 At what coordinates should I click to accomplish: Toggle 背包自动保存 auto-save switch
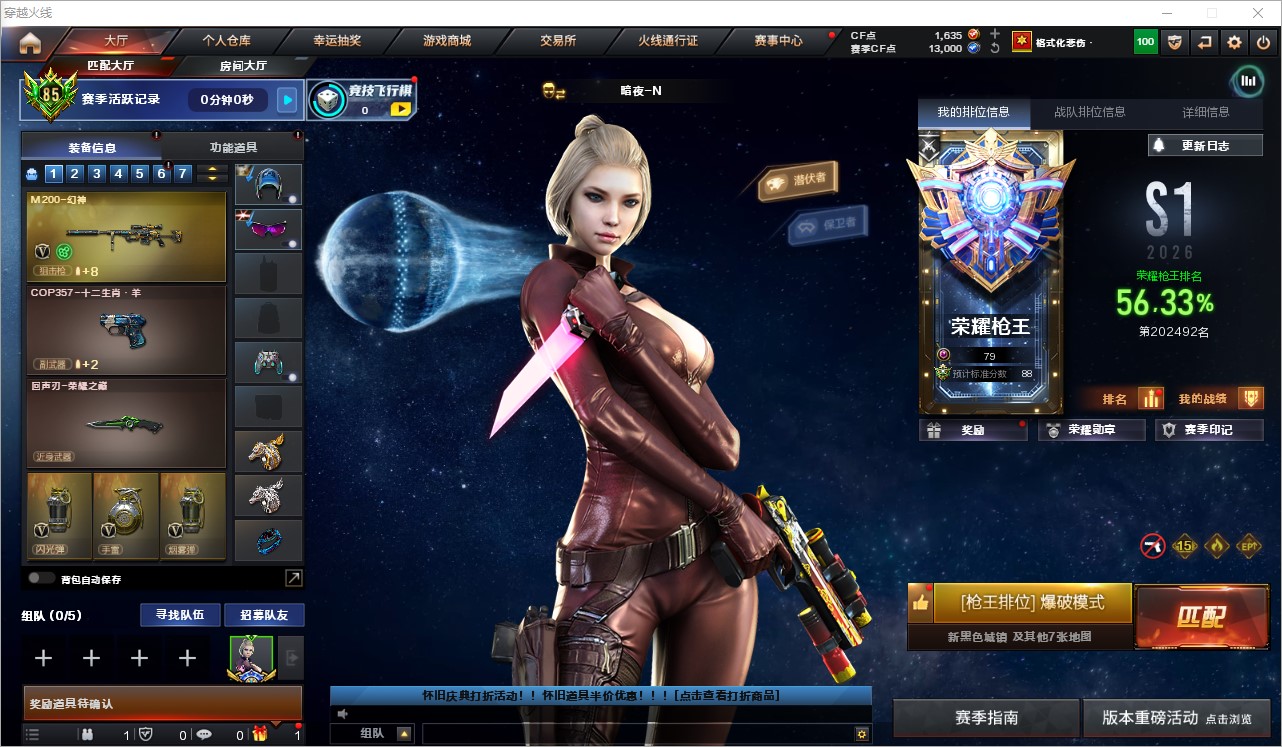click(x=41, y=578)
